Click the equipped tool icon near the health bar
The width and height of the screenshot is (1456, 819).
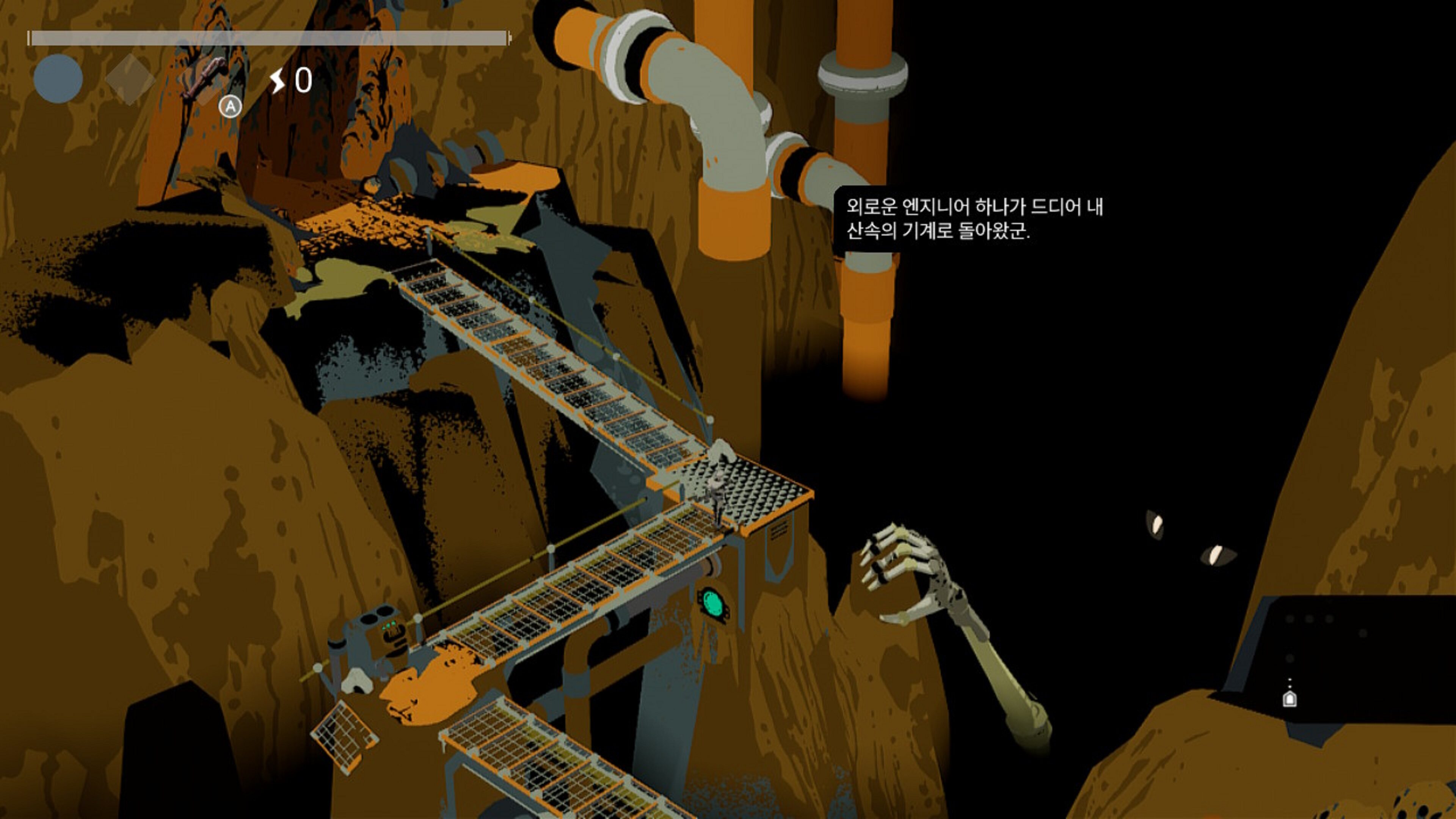(205, 76)
